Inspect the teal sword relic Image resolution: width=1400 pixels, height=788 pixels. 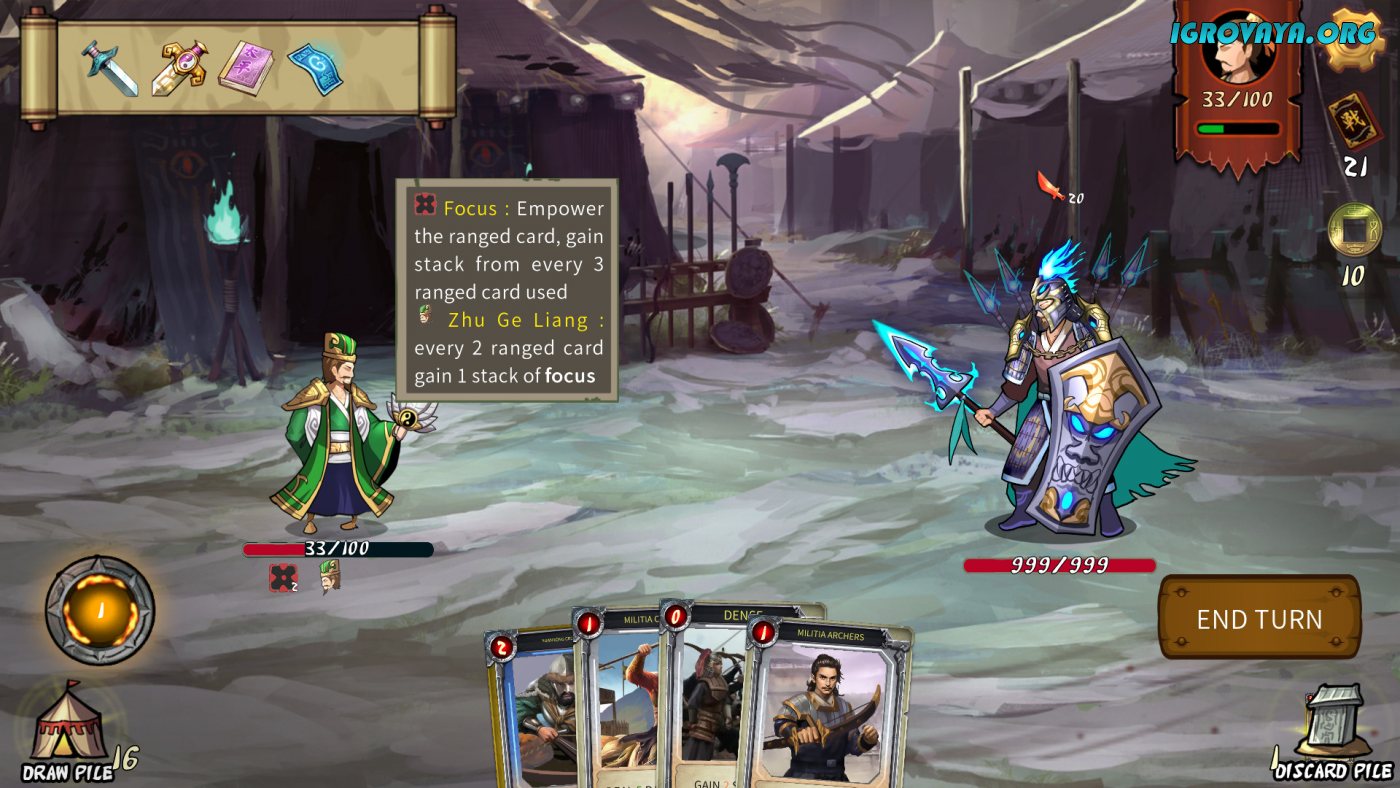click(110, 67)
